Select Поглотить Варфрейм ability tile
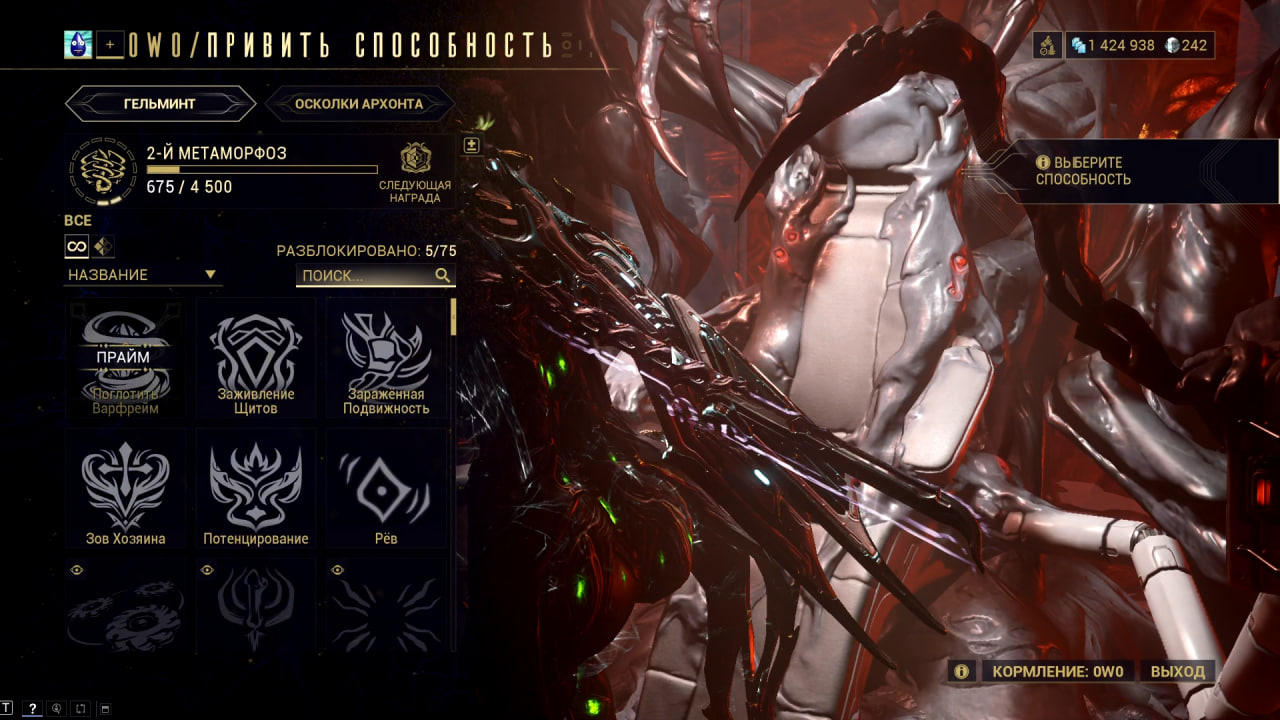1280x720 pixels. 125,358
